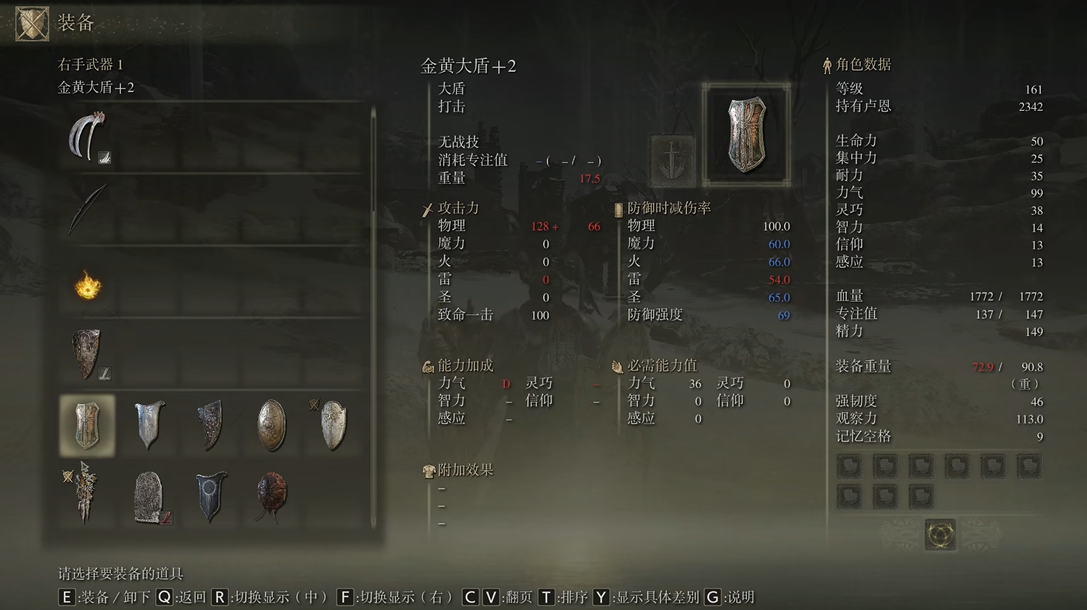The height and width of the screenshot is (610, 1087).
Task: Select the oval brass shield
Action: [x=271, y=425]
